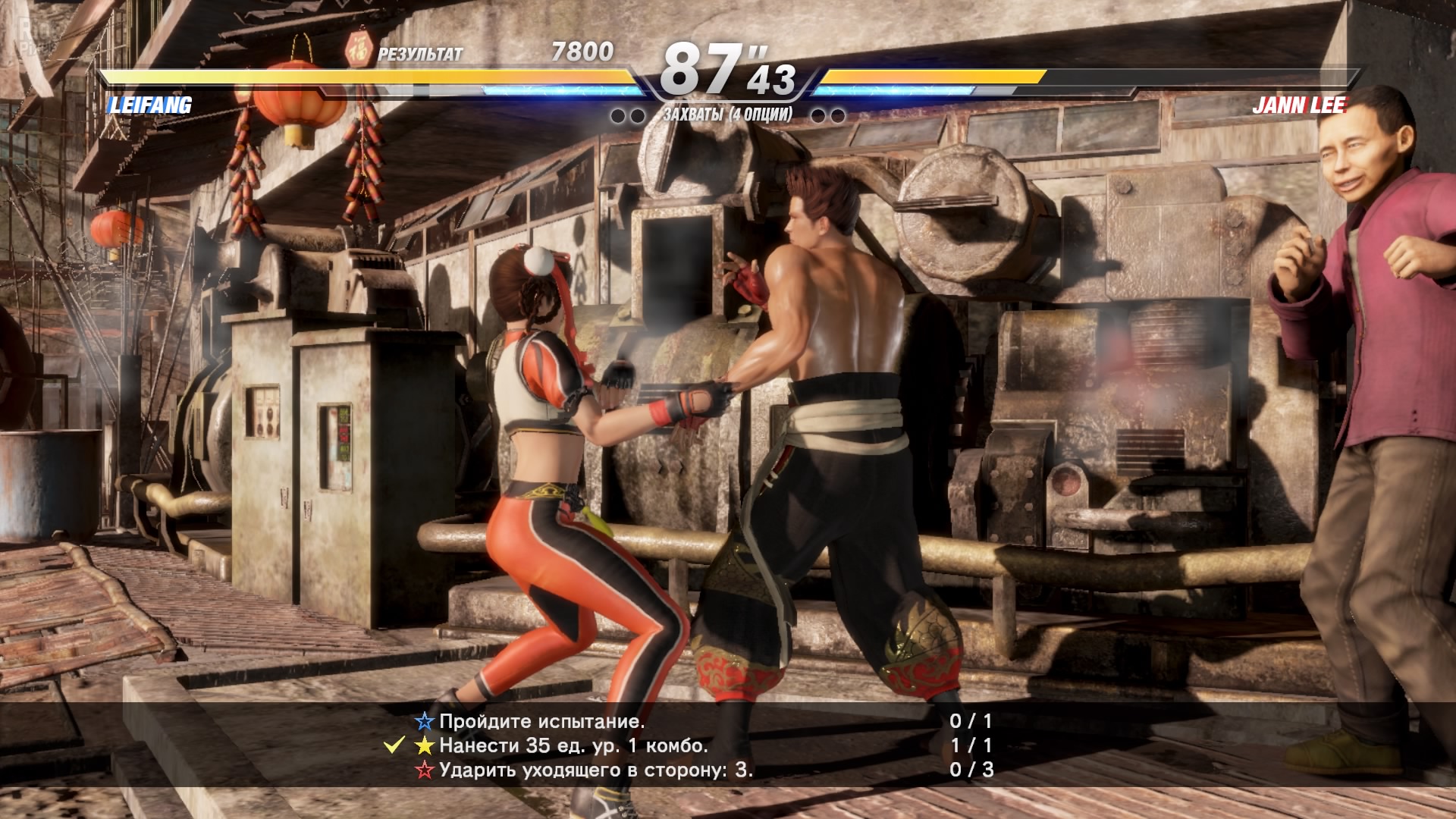Select the 'Пройдите испытание' objective row
Image resolution: width=1456 pixels, height=819 pixels.
[x=541, y=721]
